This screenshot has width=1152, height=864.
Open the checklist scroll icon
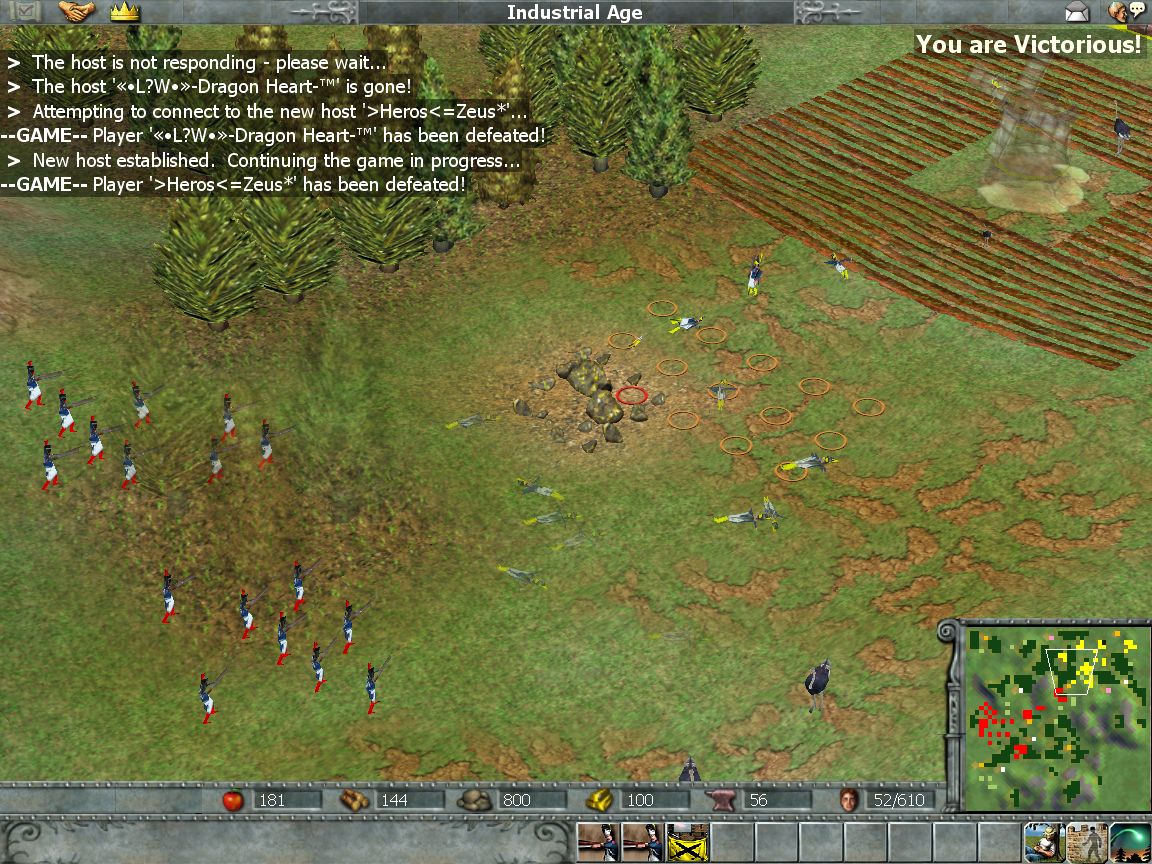(22, 12)
